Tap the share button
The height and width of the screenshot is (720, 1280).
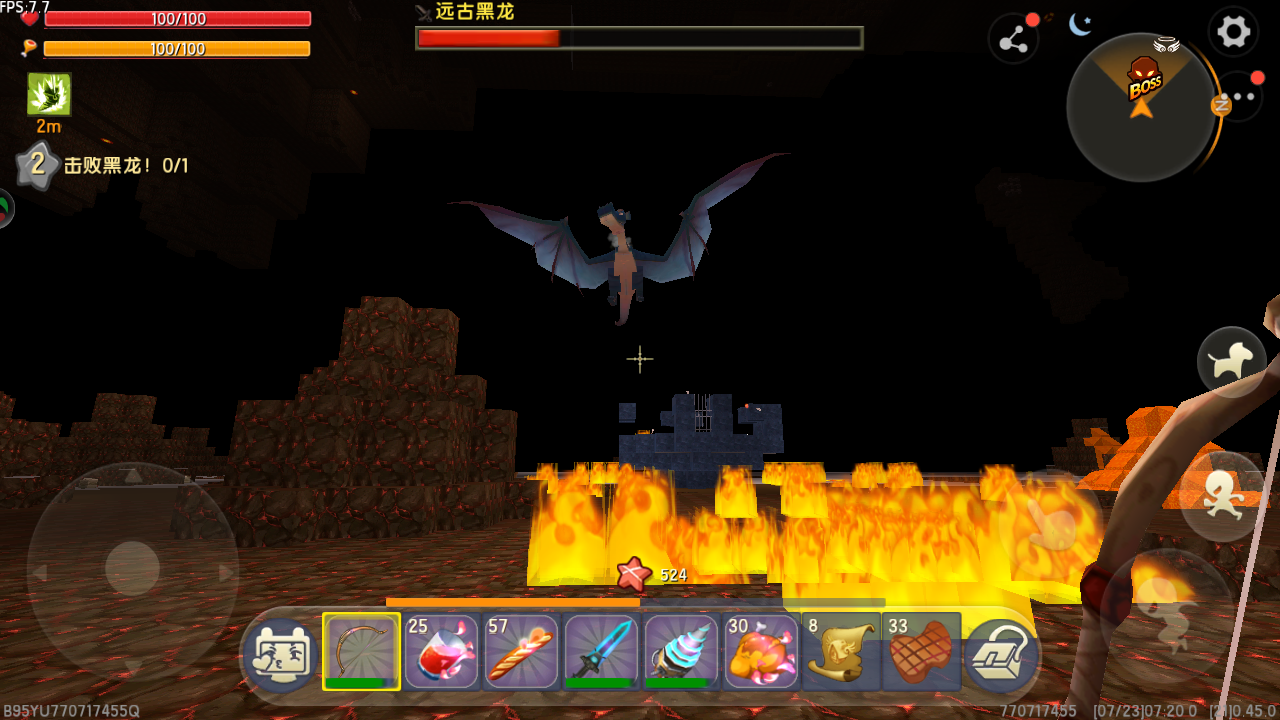[x=1013, y=40]
